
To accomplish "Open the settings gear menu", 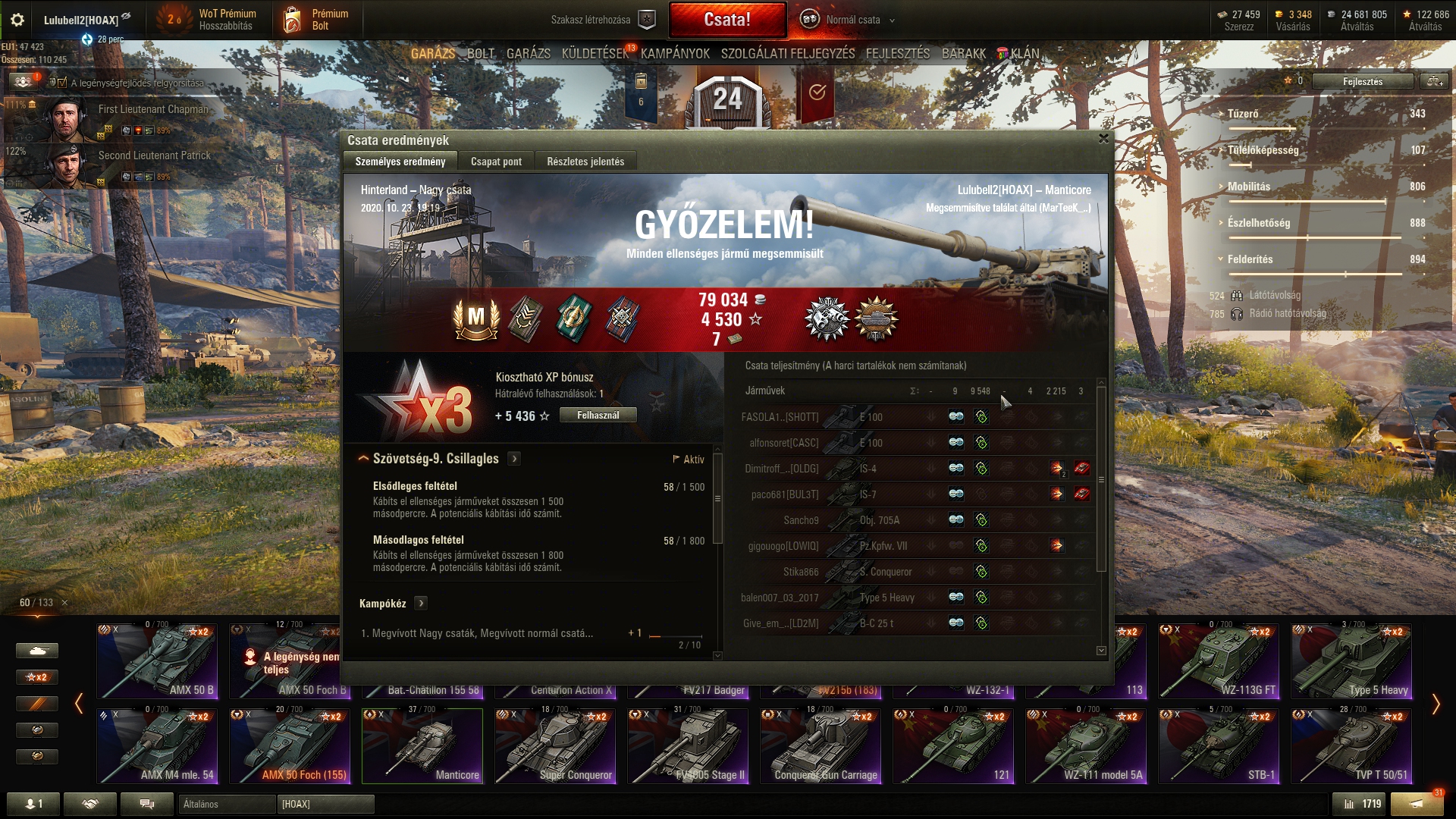I will point(17,20).
